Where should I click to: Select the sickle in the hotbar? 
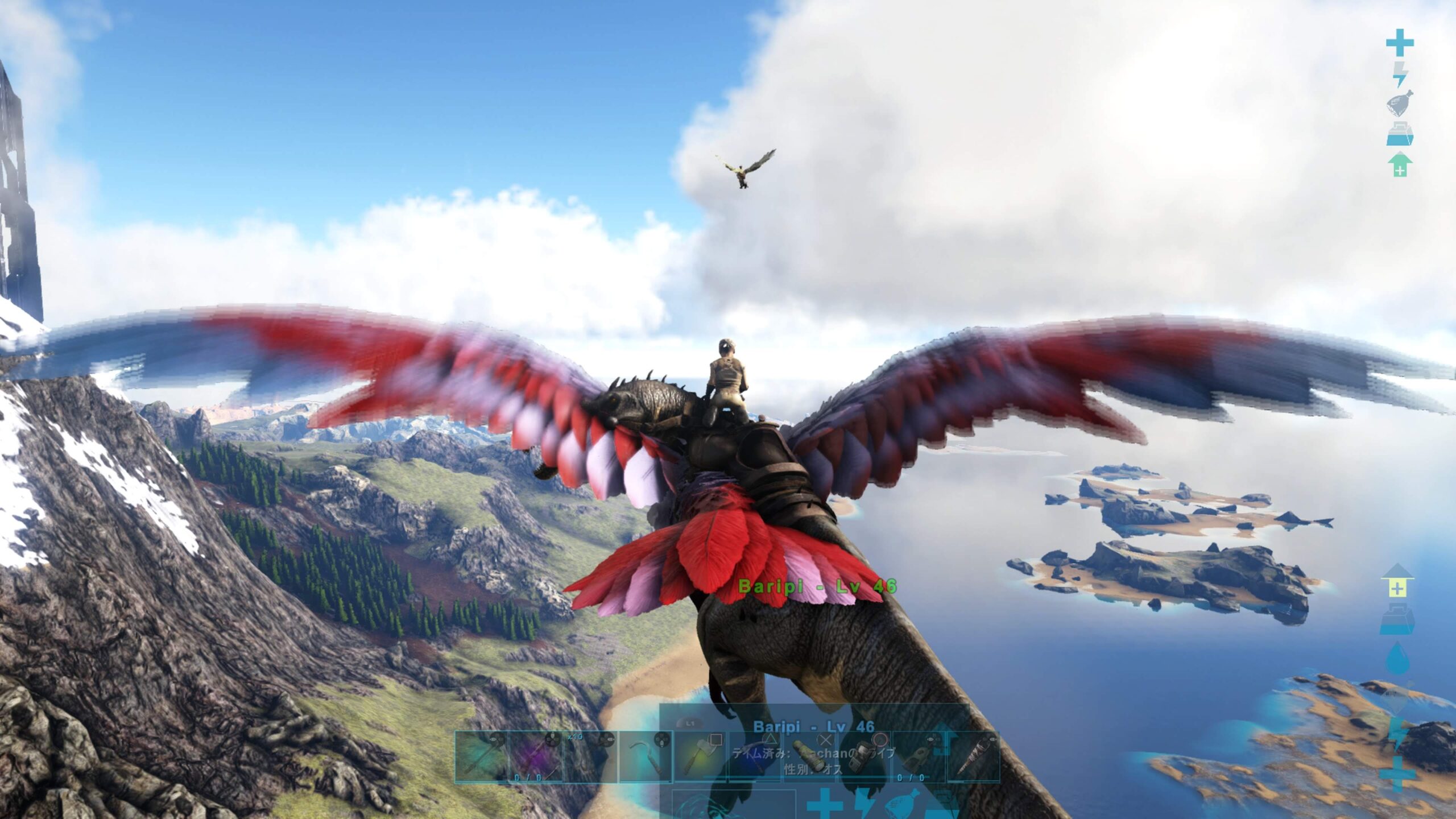click(x=646, y=756)
